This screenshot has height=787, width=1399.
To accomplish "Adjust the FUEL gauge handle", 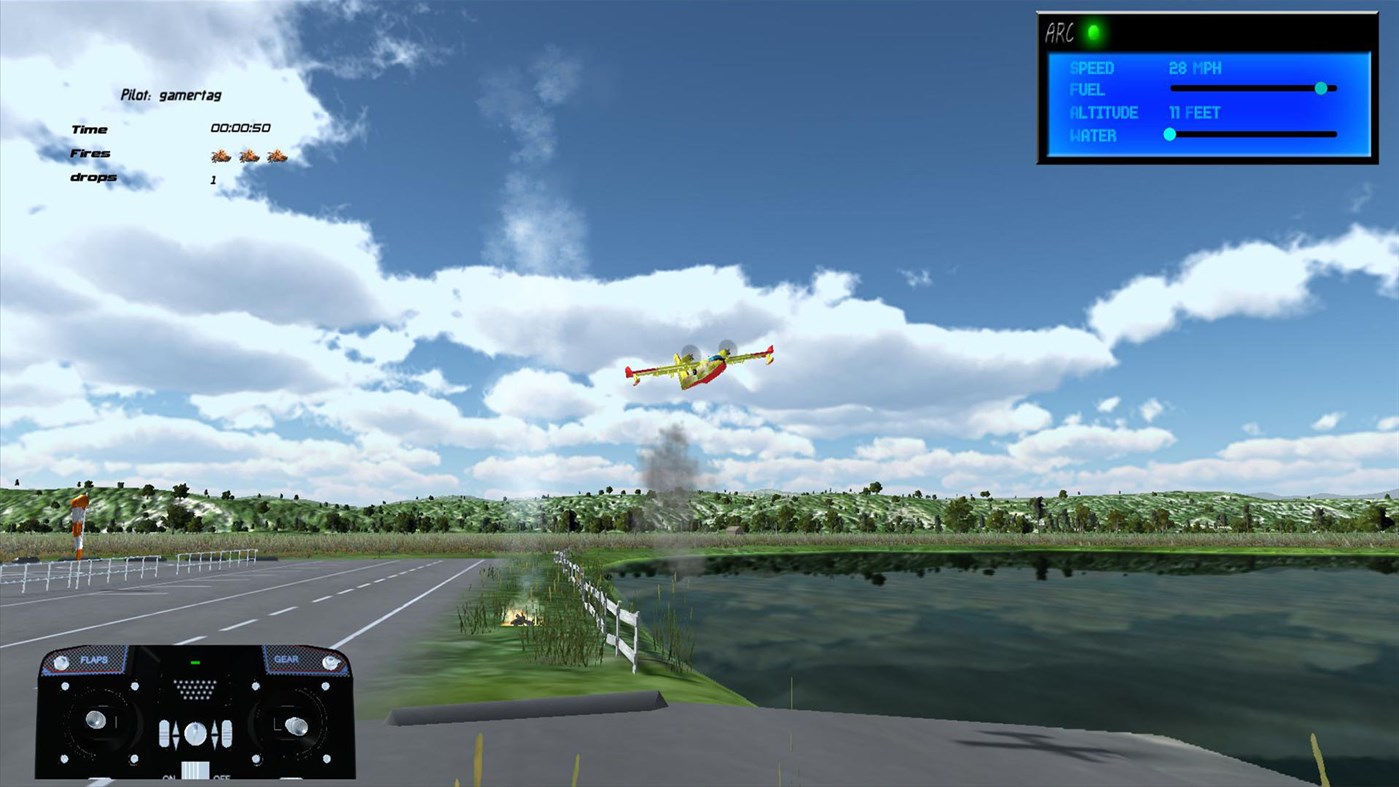I will 1322,88.
